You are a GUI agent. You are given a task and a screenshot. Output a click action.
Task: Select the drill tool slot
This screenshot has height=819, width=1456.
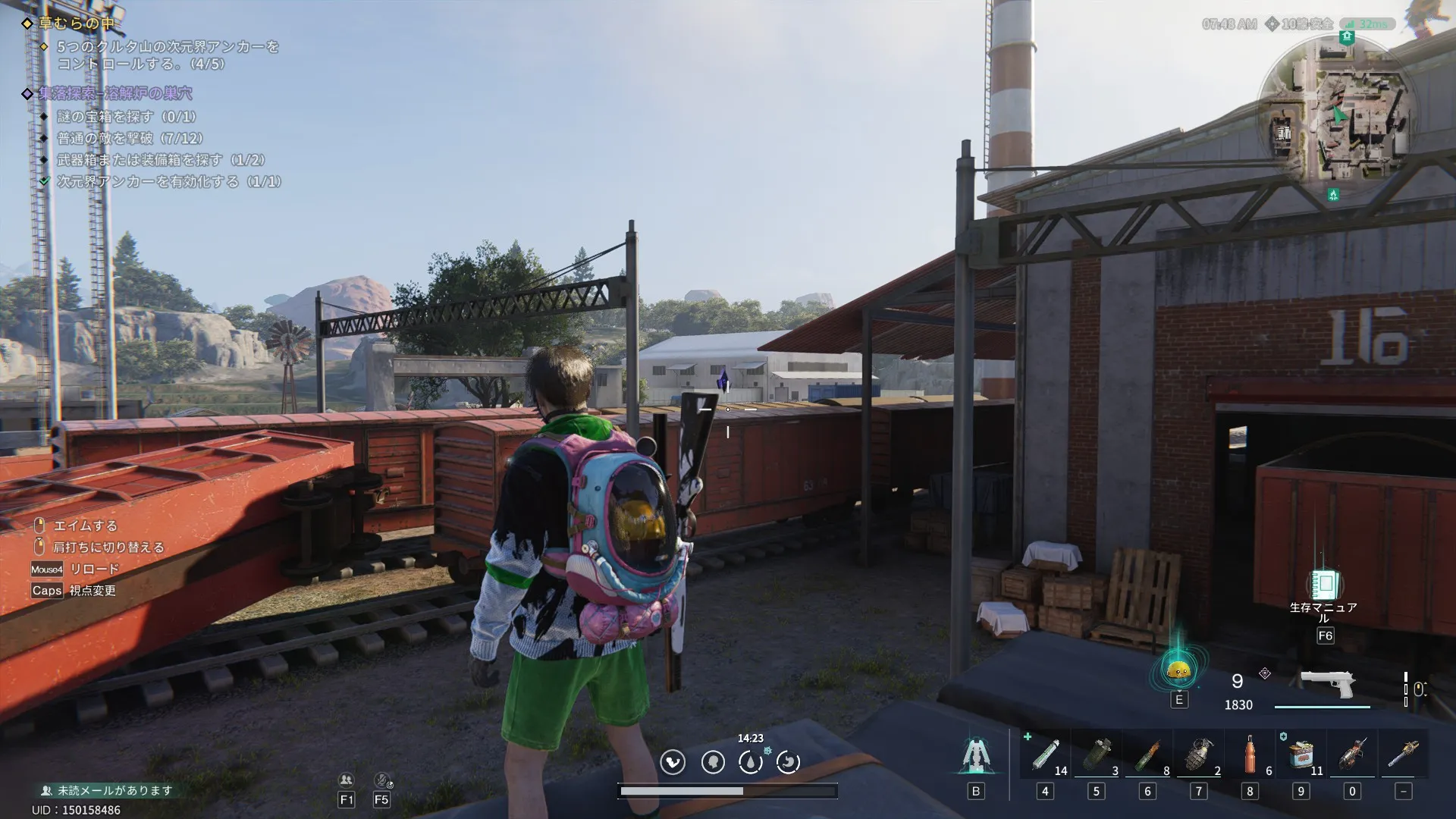coord(1352,755)
